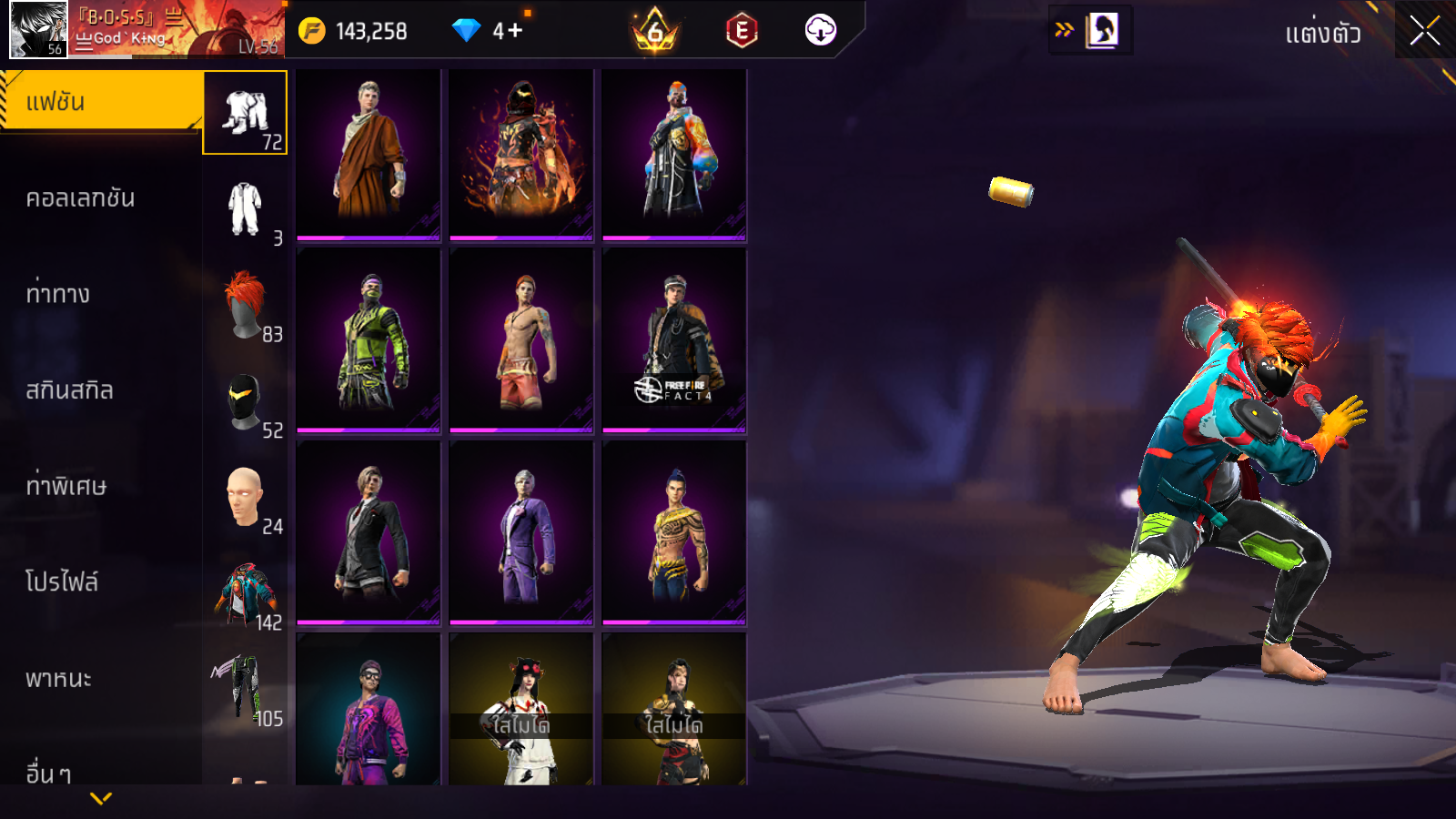Viewport: 1456px width, 819px height.
Task: Open the ท่าทาง menu
Action: click(58, 294)
